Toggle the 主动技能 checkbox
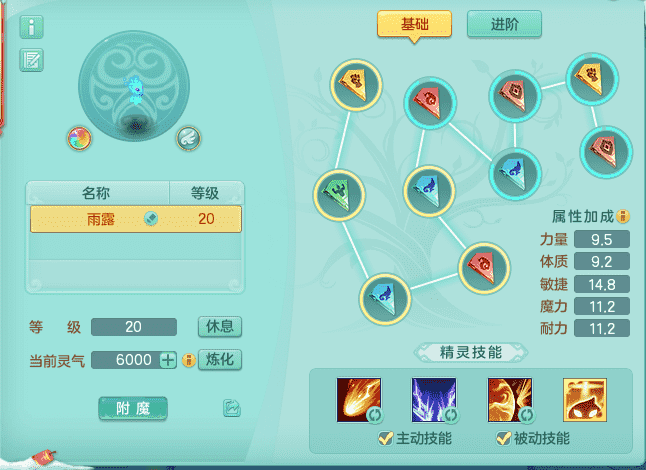 click(x=384, y=438)
